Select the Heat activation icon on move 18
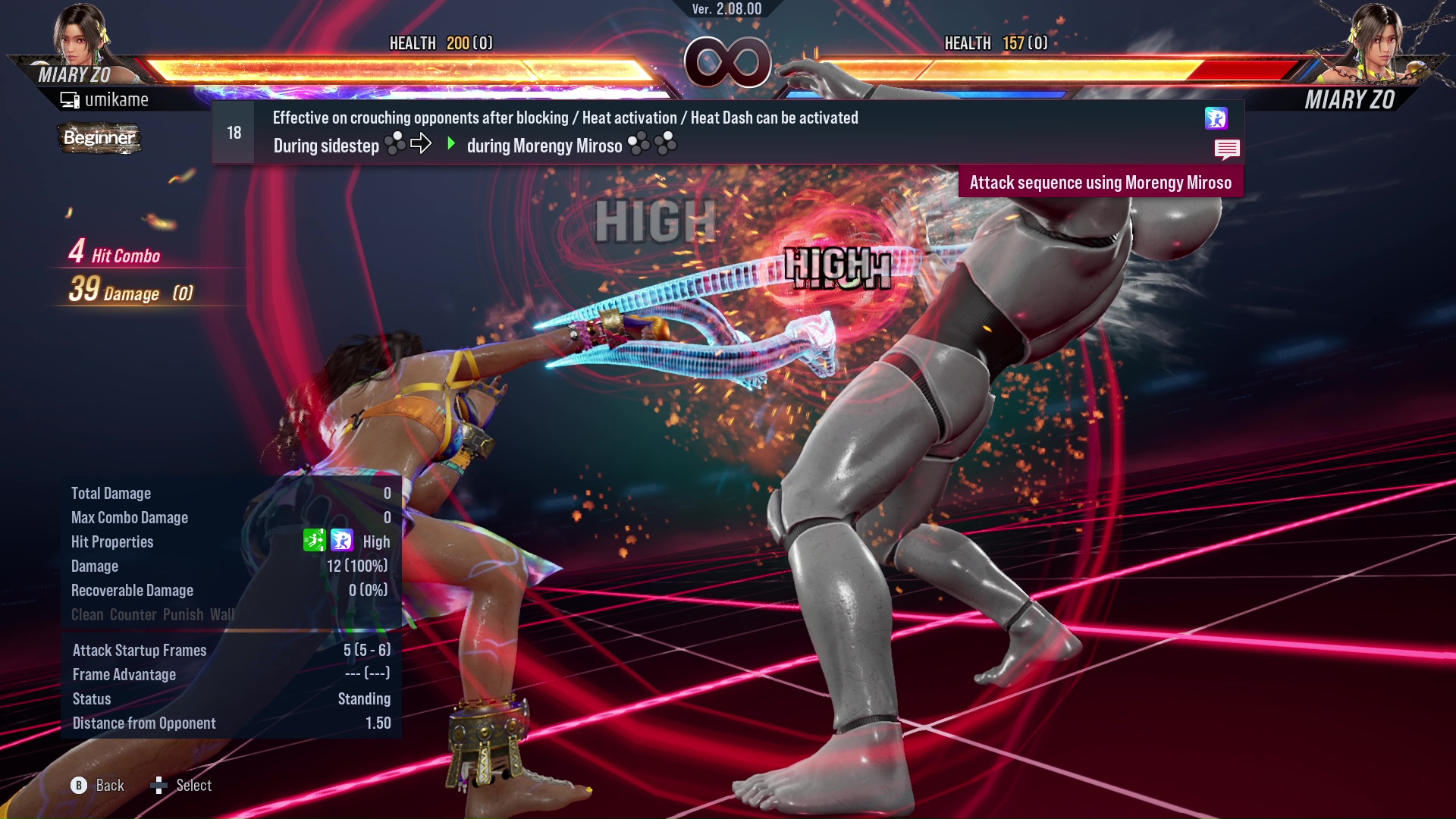This screenshot has height=819, width=1456. pos(1216,119)
